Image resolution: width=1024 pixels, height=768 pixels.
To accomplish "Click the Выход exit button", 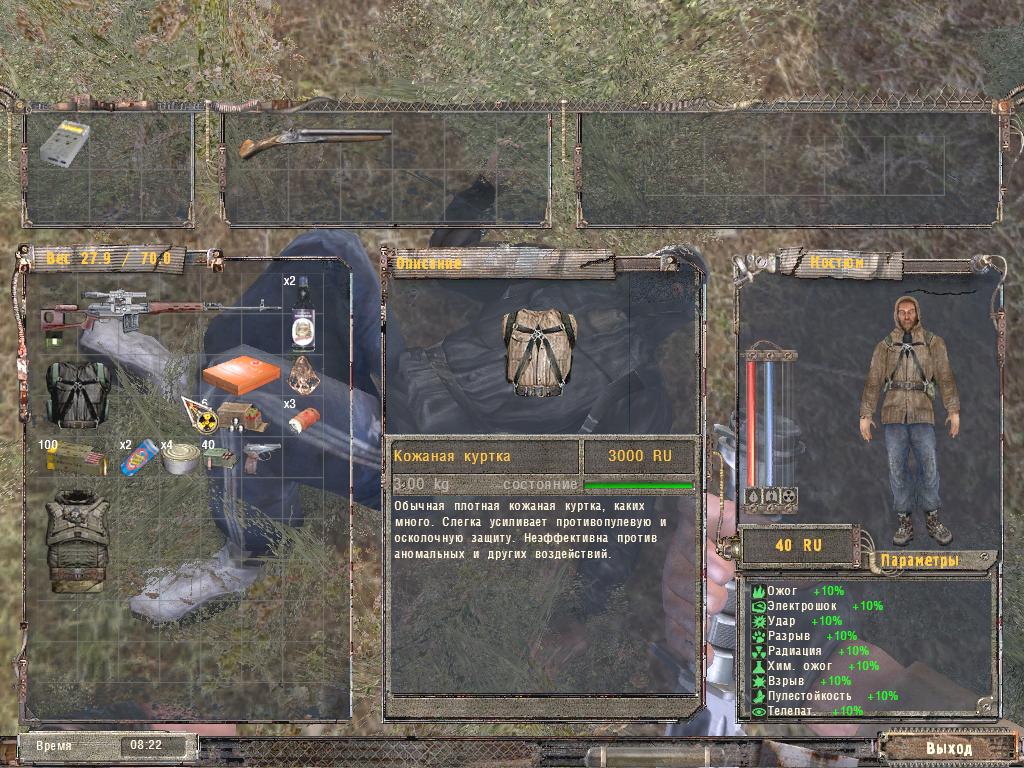I will pyautogui.click(x=946, y=747).
